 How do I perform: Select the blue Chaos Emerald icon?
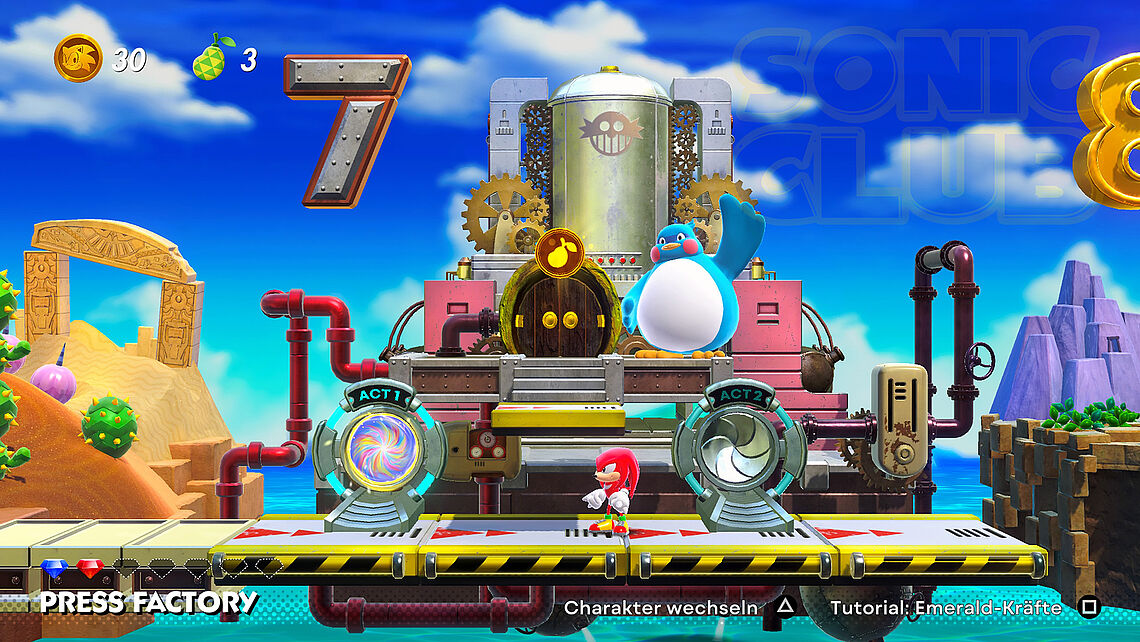(54, 569)
